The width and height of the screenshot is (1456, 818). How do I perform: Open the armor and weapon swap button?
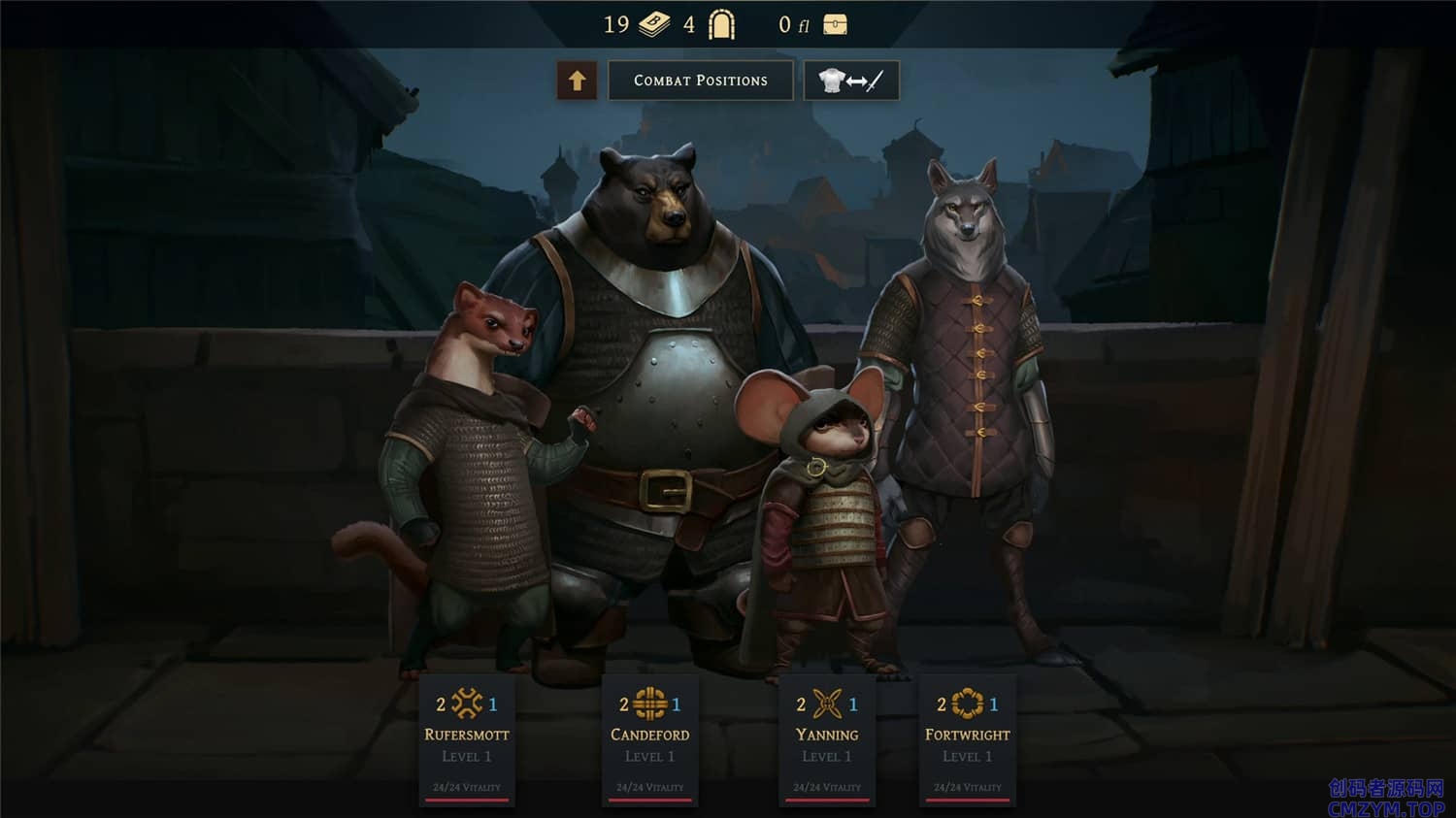pyautogui.click(x=851, y=81)
